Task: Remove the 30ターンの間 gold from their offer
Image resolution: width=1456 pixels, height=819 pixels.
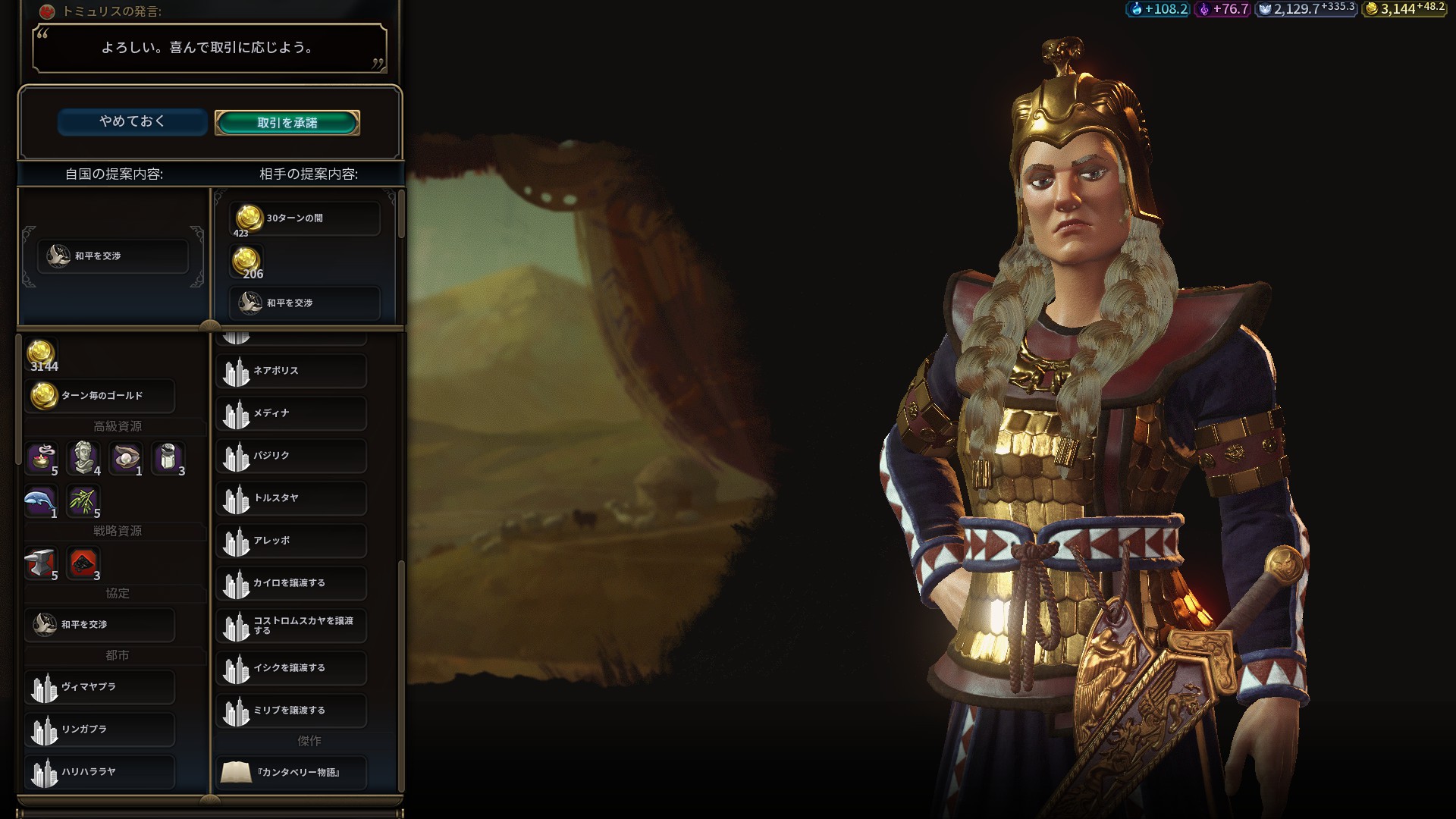Action: 305,218
